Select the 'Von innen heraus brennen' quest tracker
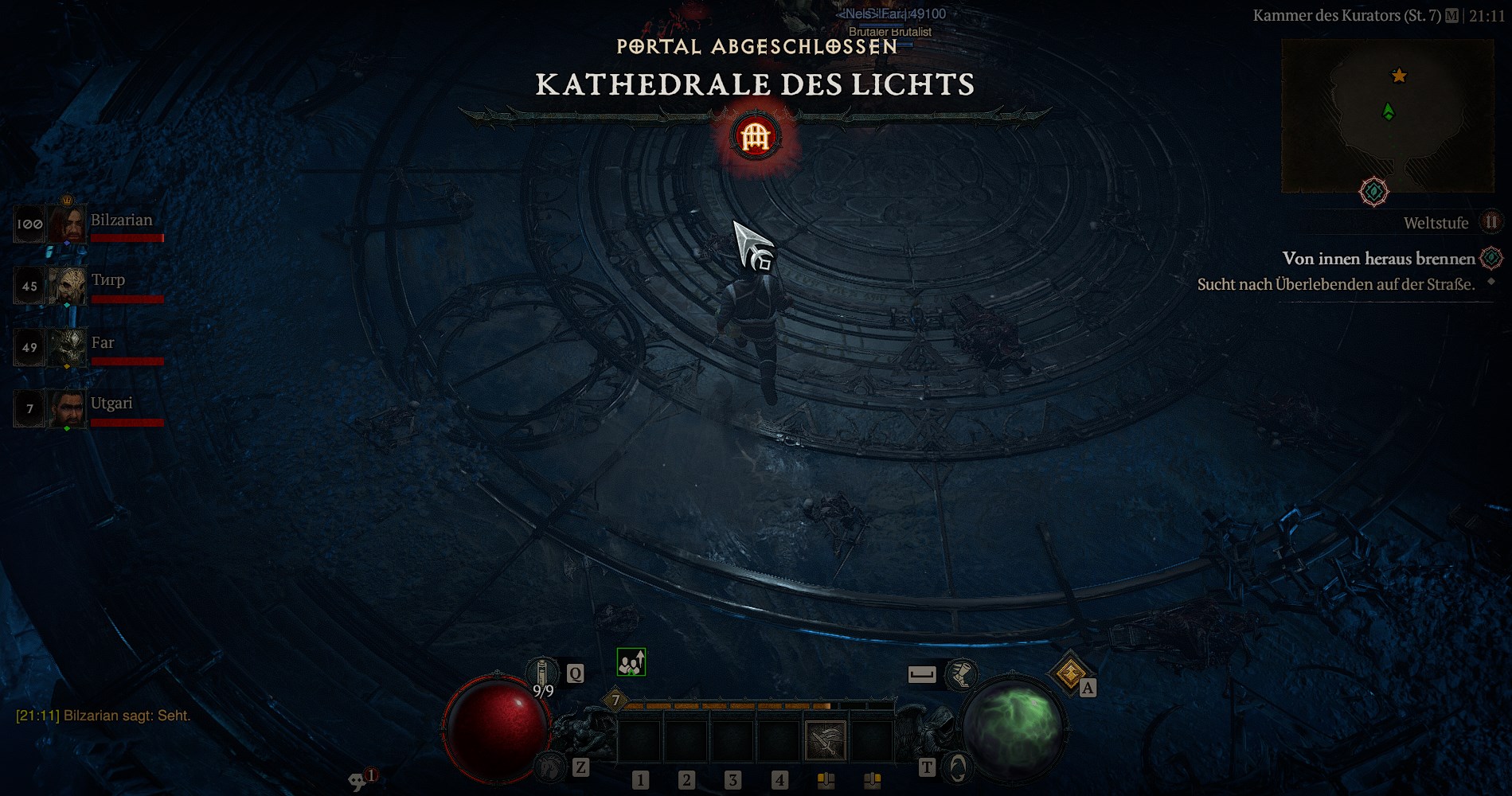1512x796 pixels. point(1378,259)
